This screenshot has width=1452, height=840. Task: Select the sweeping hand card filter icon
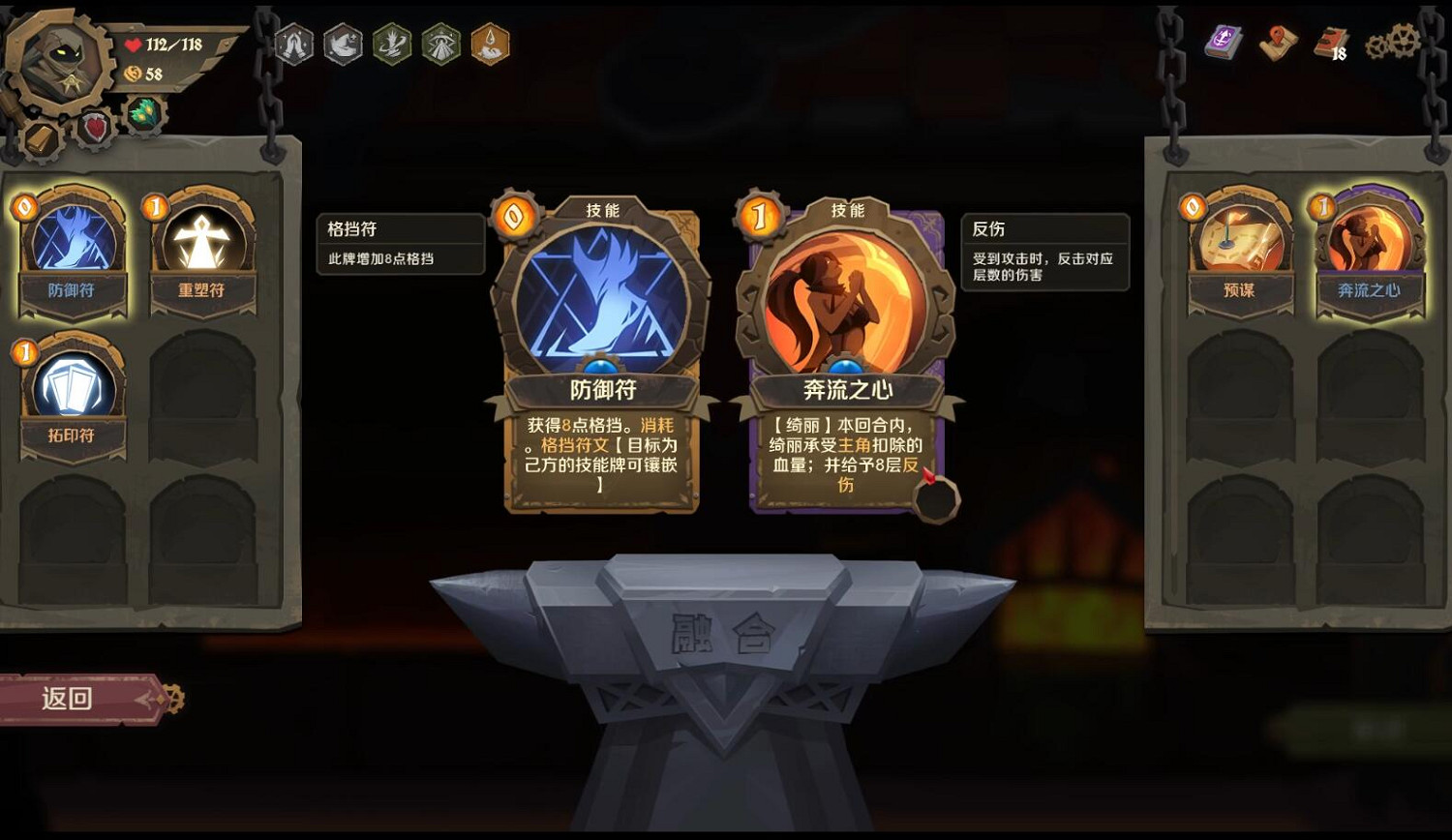pos(345,43)
